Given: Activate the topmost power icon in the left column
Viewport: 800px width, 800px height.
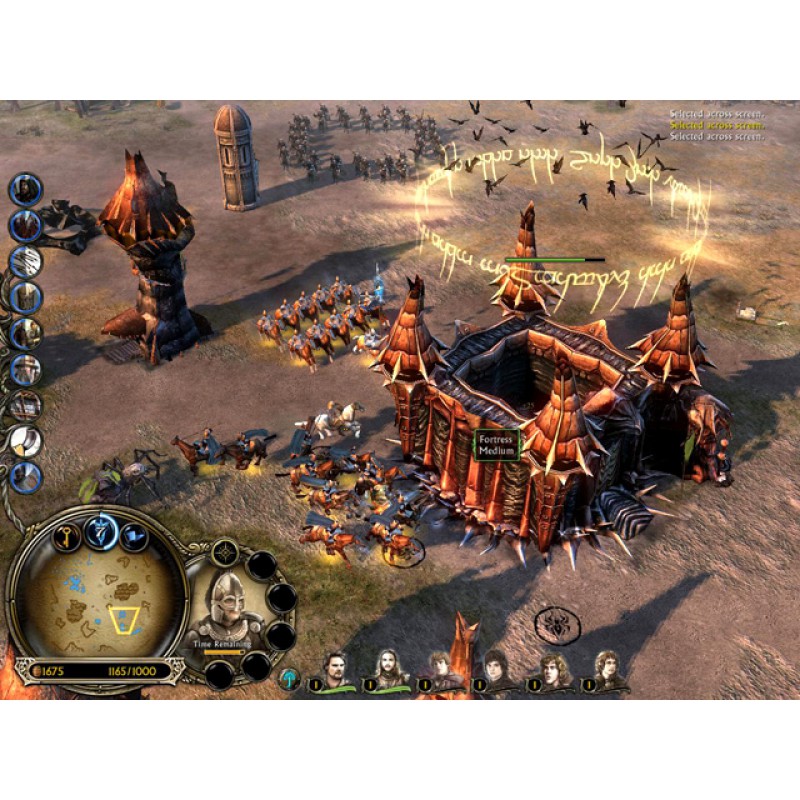Looking at the screenshot, I should point(26,190).
